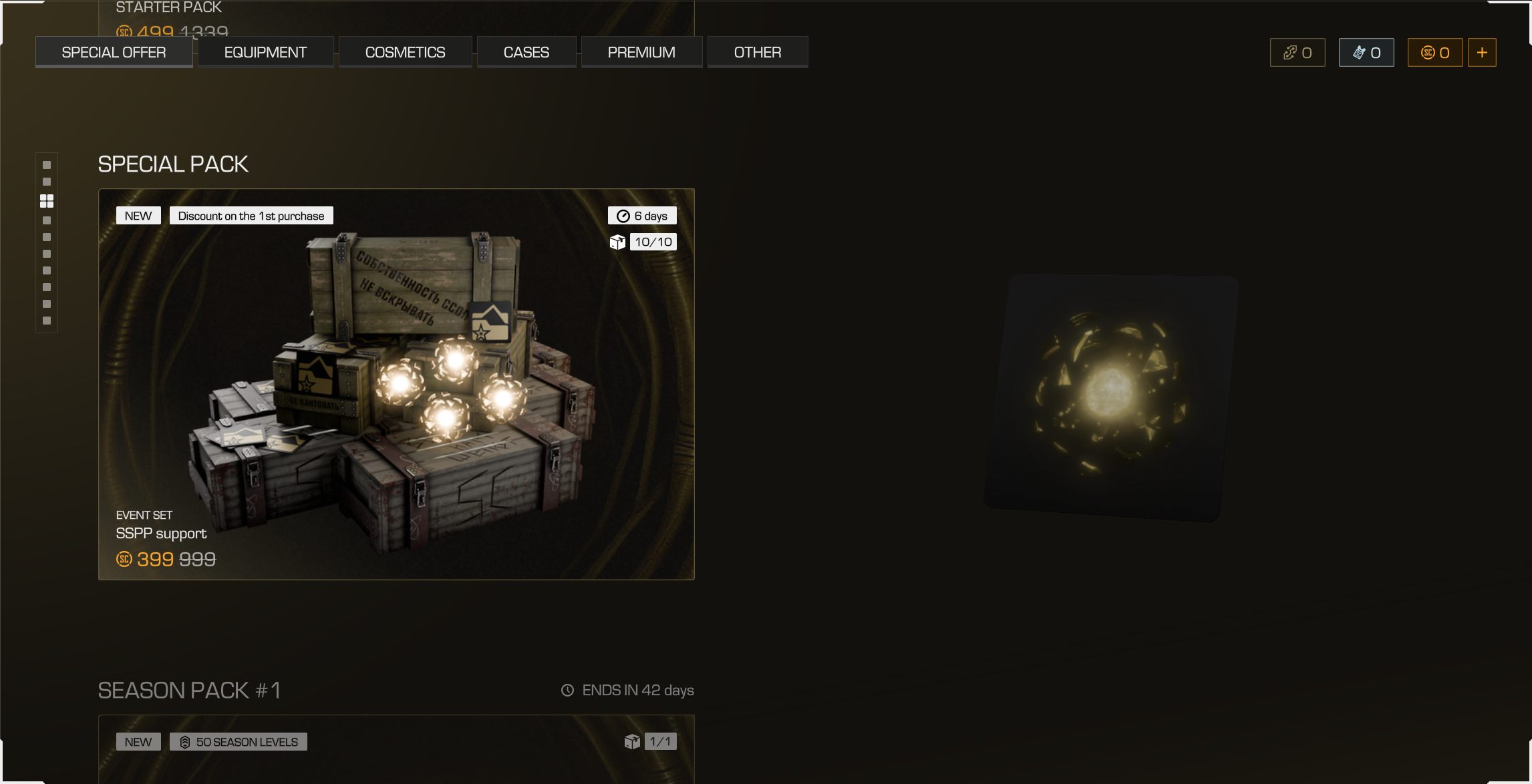The height and width of the screenshot is (784, 1532).
Task: Open the Other shop category
Action: (757, 52)
